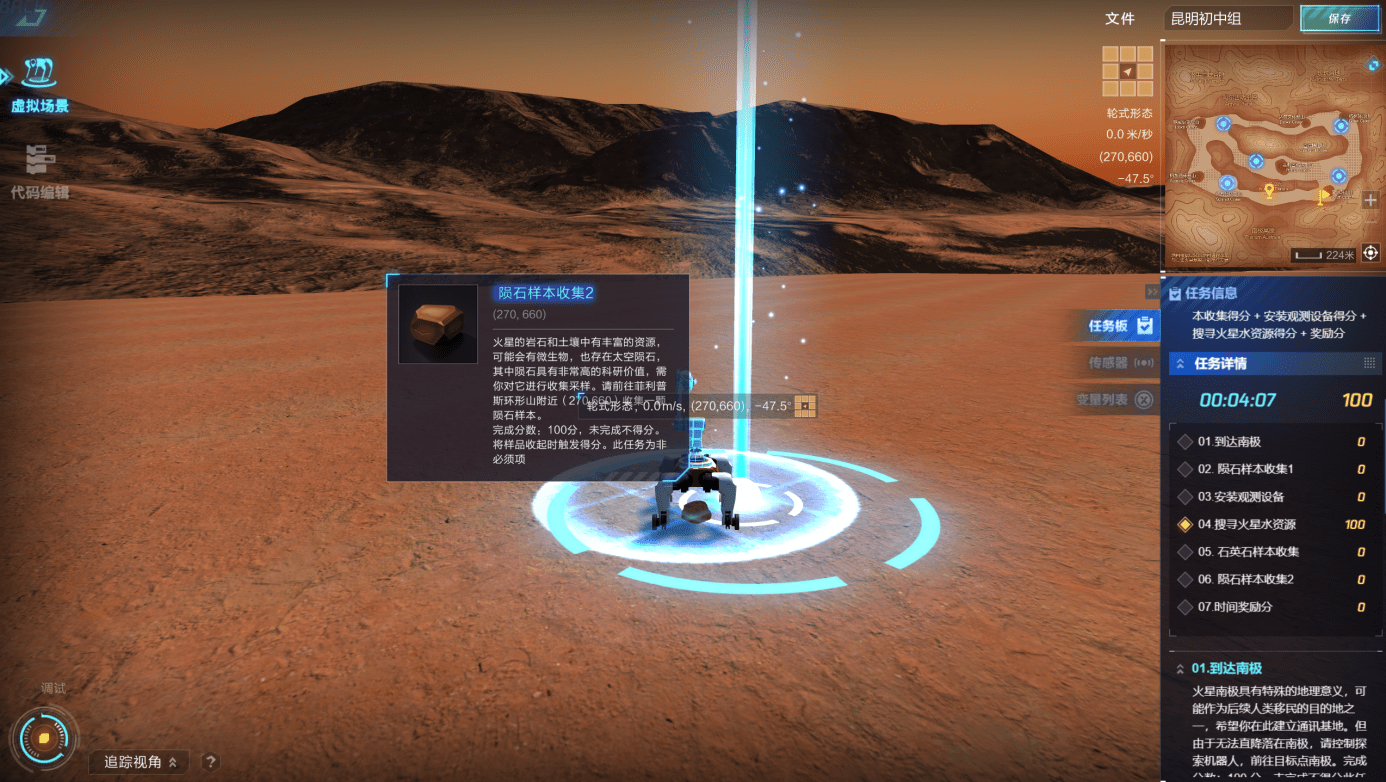
Task: Open the 文件 menu
Action: pyautogui.click(x=1121, y=17)
